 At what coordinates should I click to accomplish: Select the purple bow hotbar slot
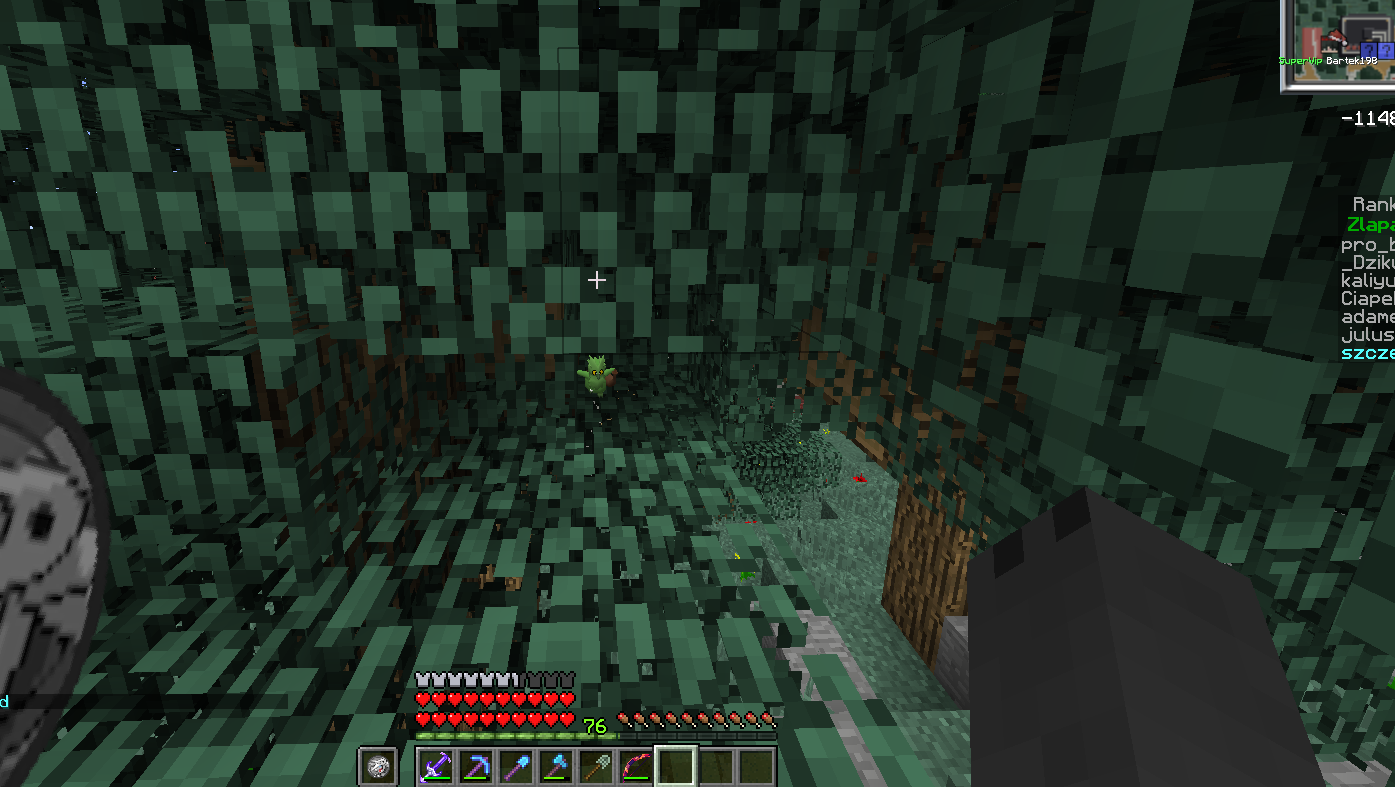pos(635,767)
